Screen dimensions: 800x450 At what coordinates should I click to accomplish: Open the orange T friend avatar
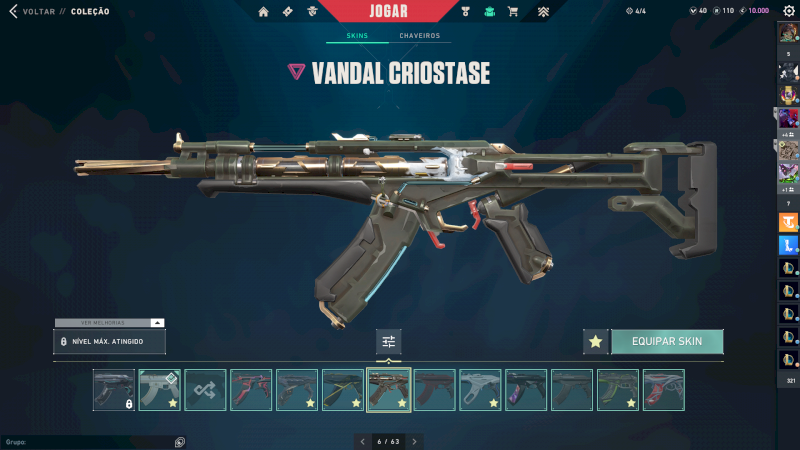pyautogui.click(x=788, y=222)
